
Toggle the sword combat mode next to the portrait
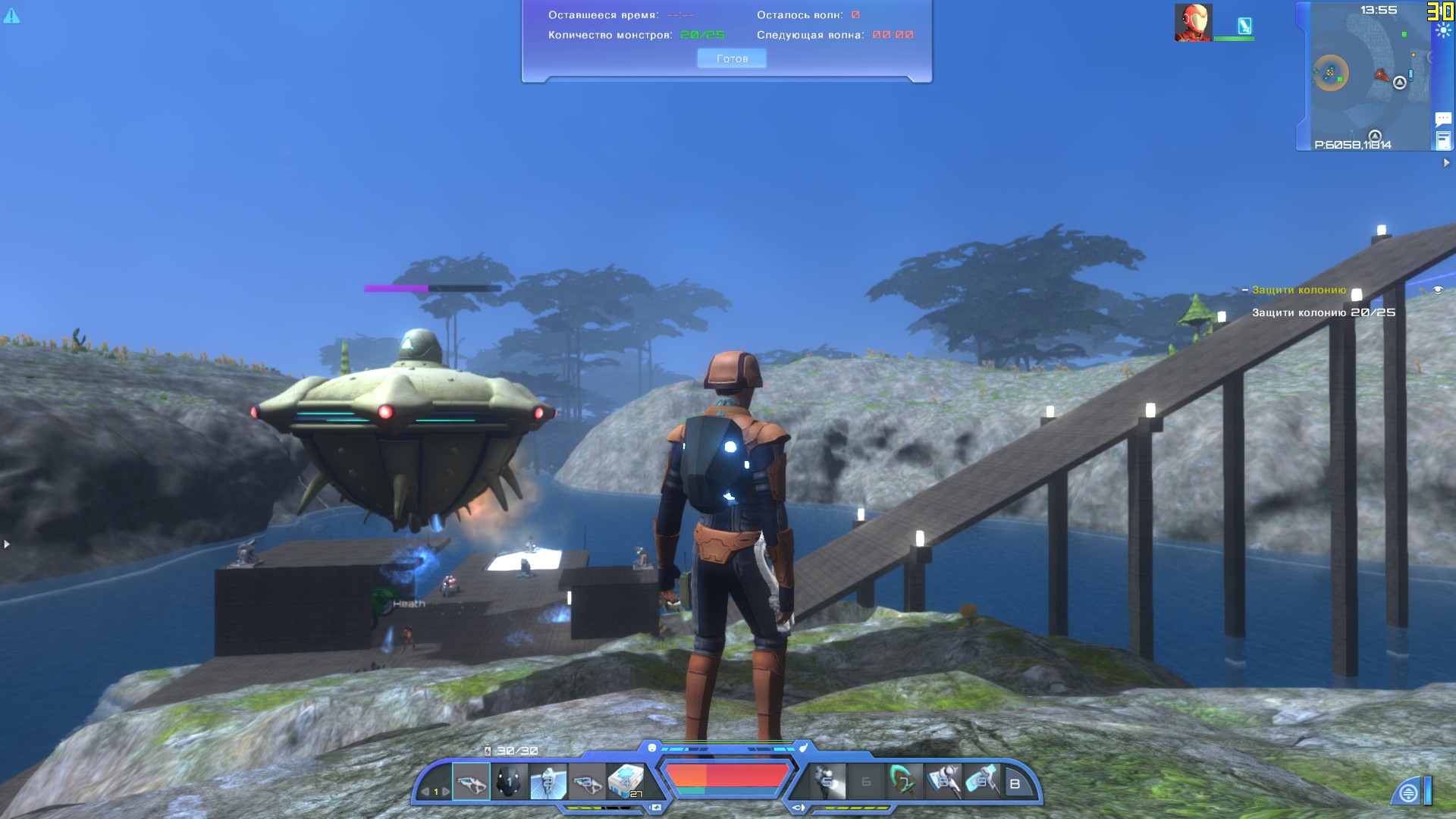click(x=1244, y=27)
